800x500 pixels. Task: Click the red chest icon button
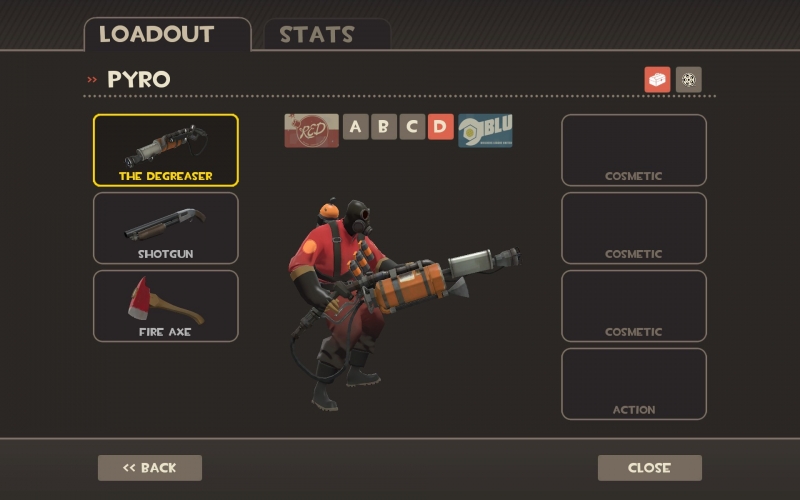coord(657,80)
